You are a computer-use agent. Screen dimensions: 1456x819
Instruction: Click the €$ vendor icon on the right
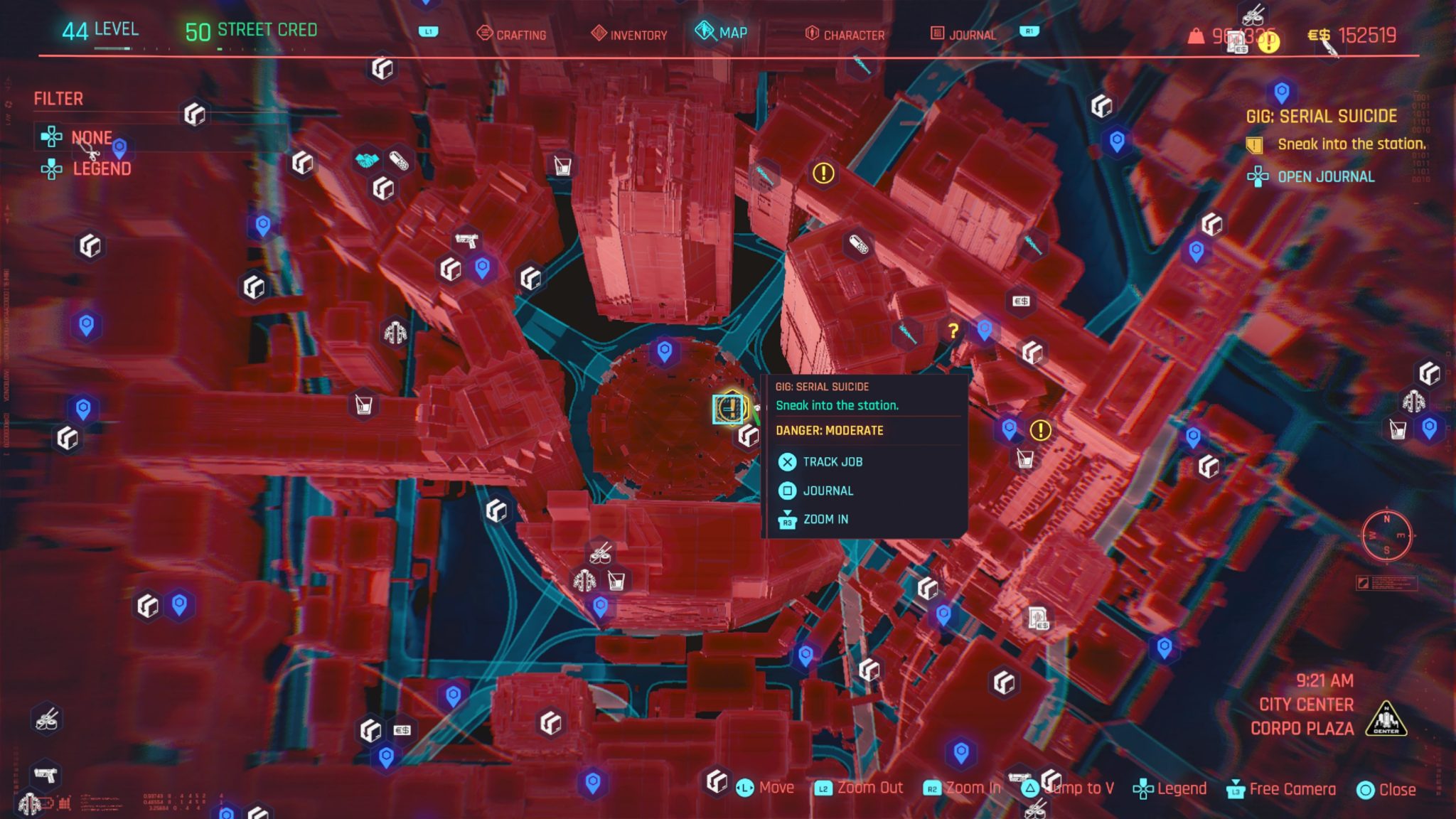click(x=1022, y=301)
